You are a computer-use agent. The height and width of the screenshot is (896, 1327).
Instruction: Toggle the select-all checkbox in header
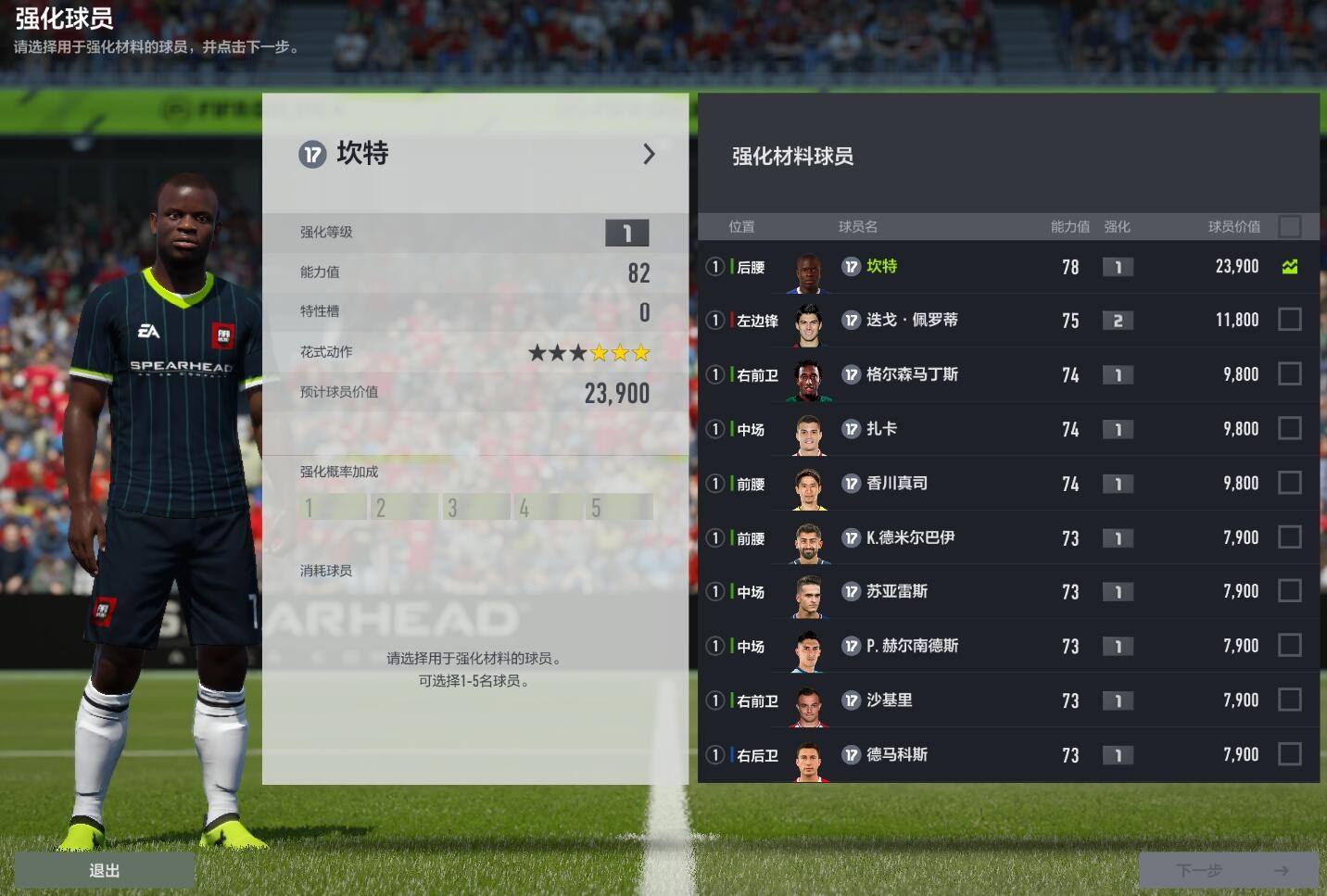pos(1289,226)
